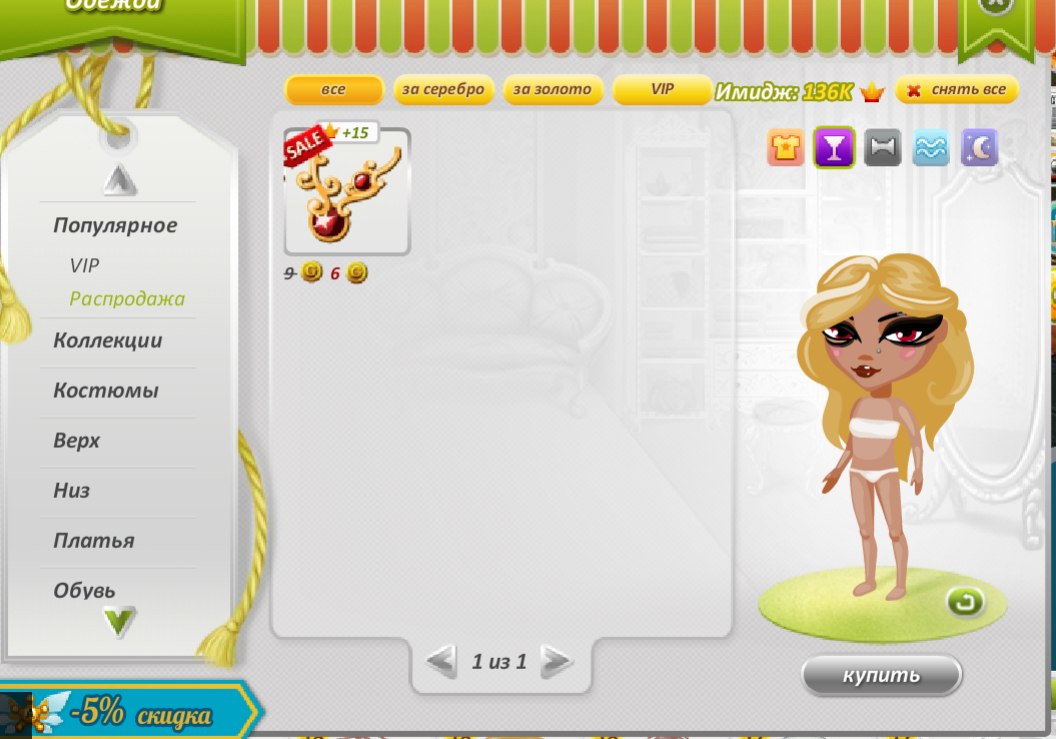Go to the previous item page
Image resolution: width=1056 pixels, height=739 pixels.
[441, 661]
